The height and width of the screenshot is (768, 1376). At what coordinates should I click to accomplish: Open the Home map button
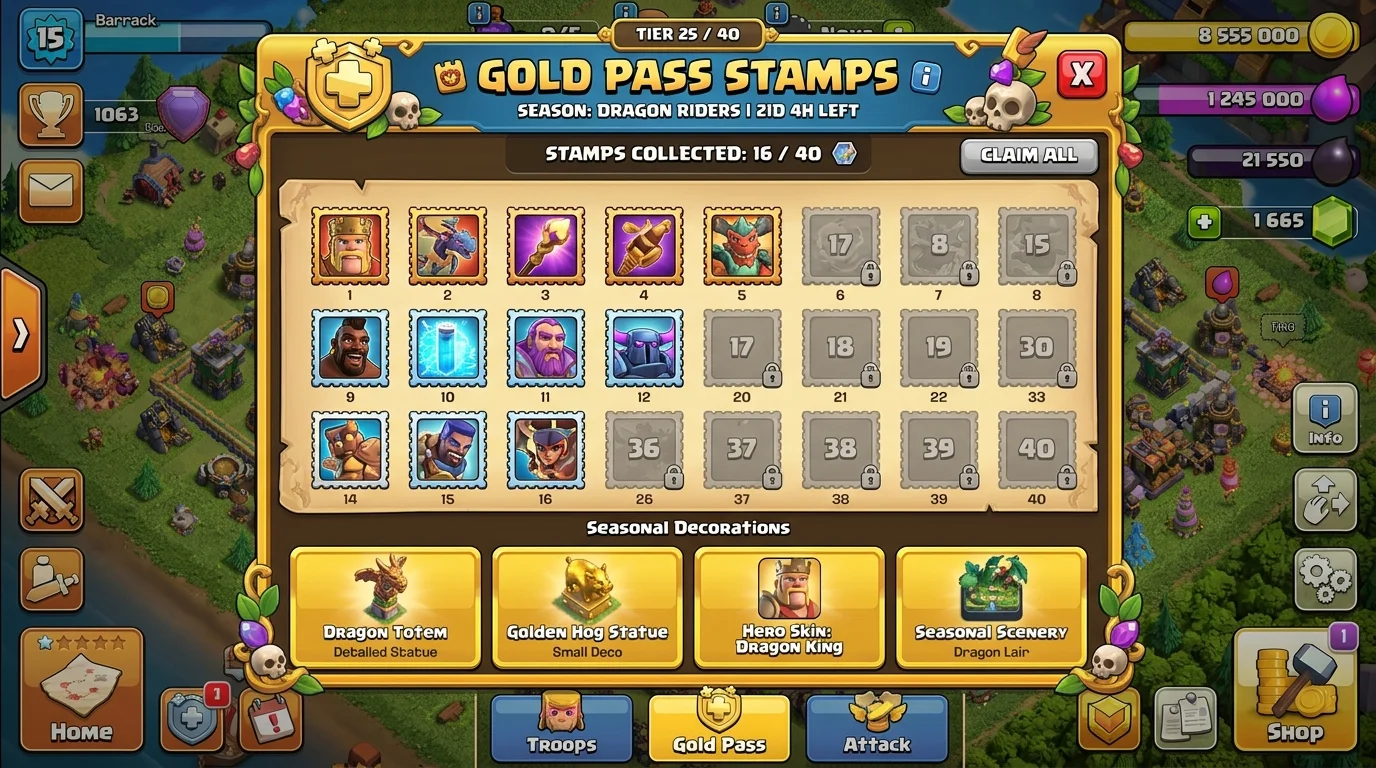click(x=81, y=690)
